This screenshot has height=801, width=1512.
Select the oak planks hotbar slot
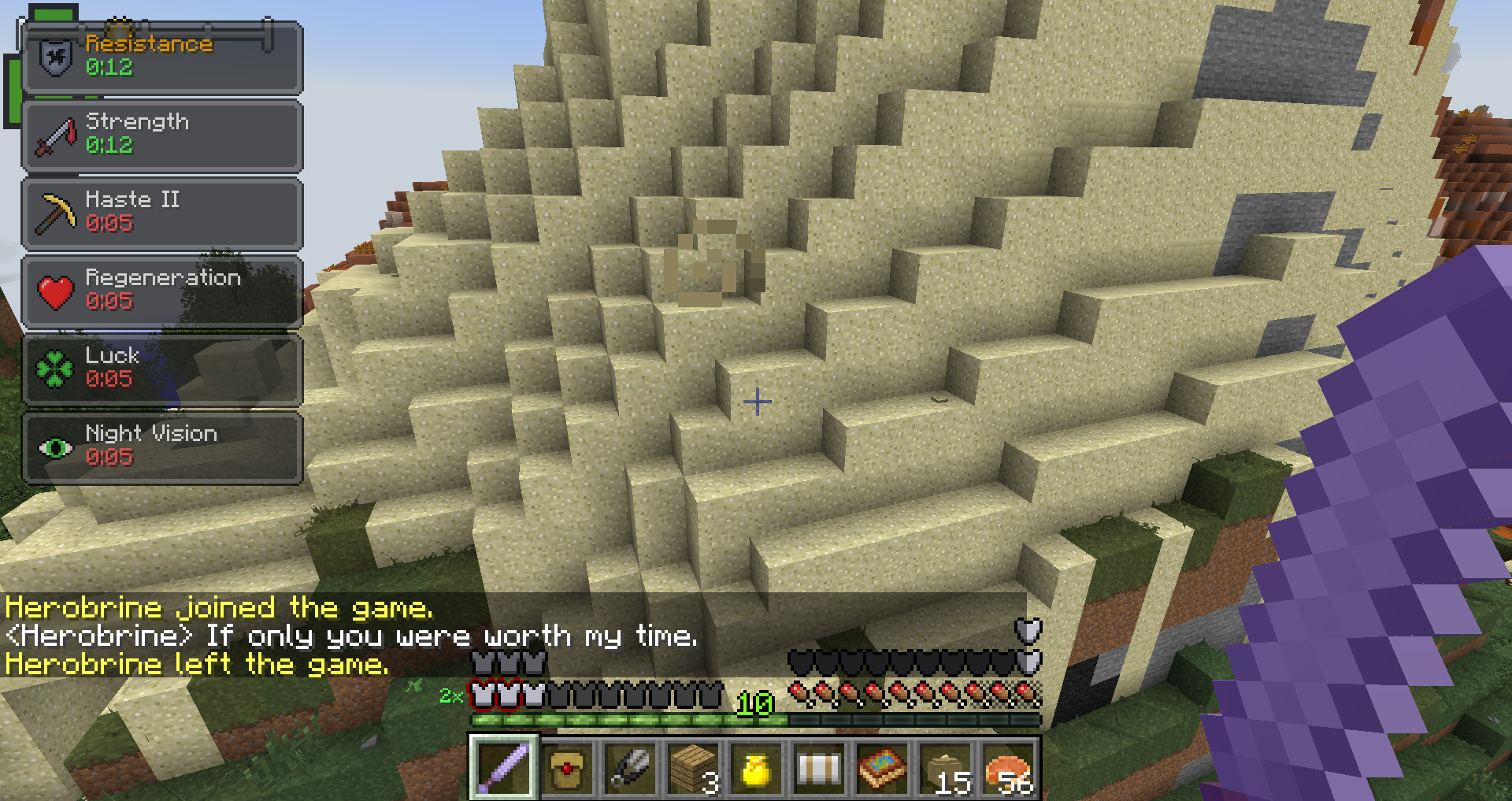coord(693,768)
